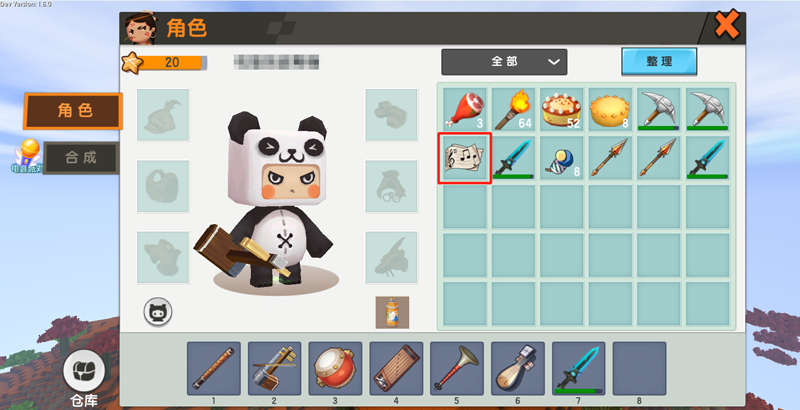The image size is (800, 410).
Task: Sort the inventory with the 整理 button
Action: (658, 61)
